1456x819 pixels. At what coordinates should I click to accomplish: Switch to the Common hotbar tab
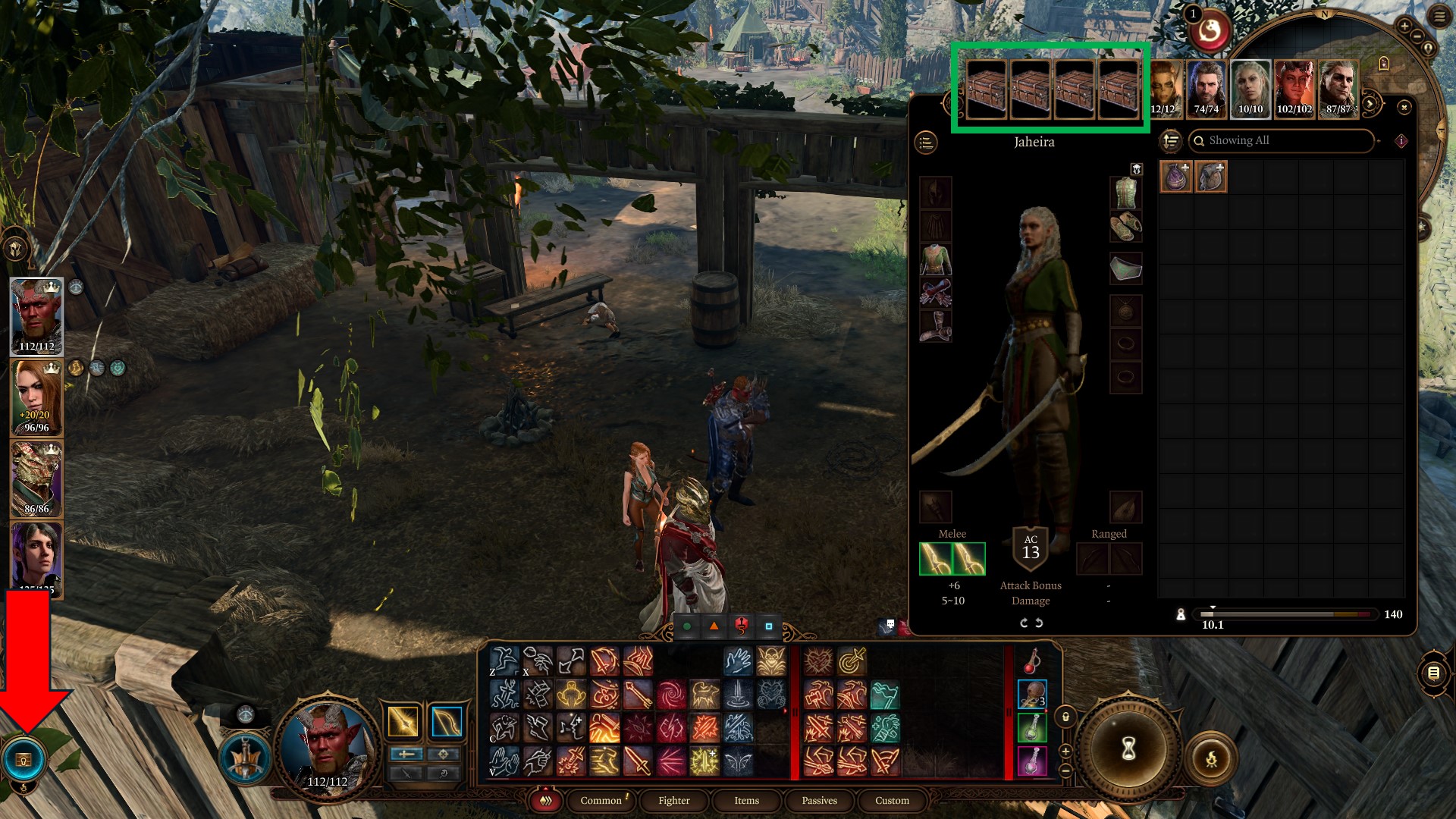pyautogui.click(x=601, y=800)
